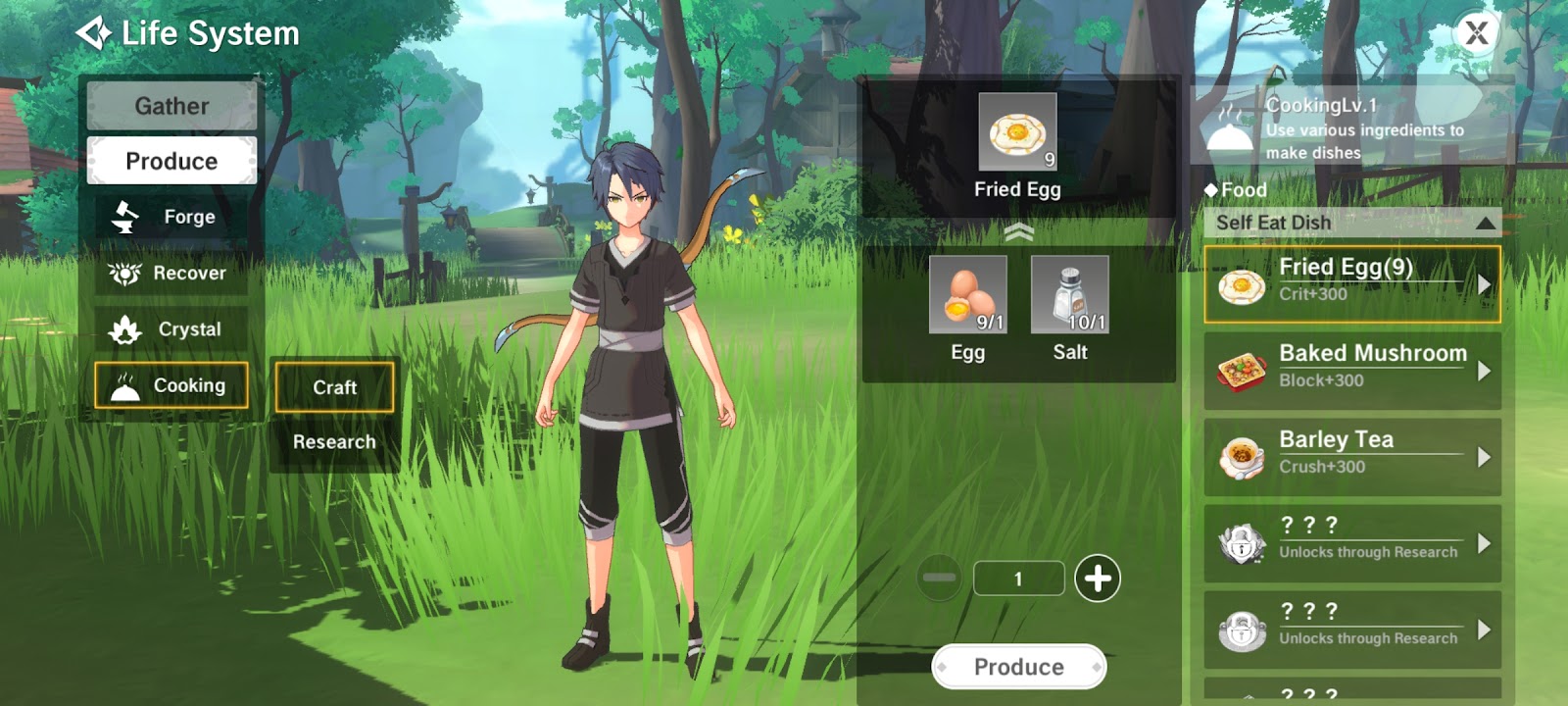Select the Cooking category

pyautogui.click(x=171, y=385)
